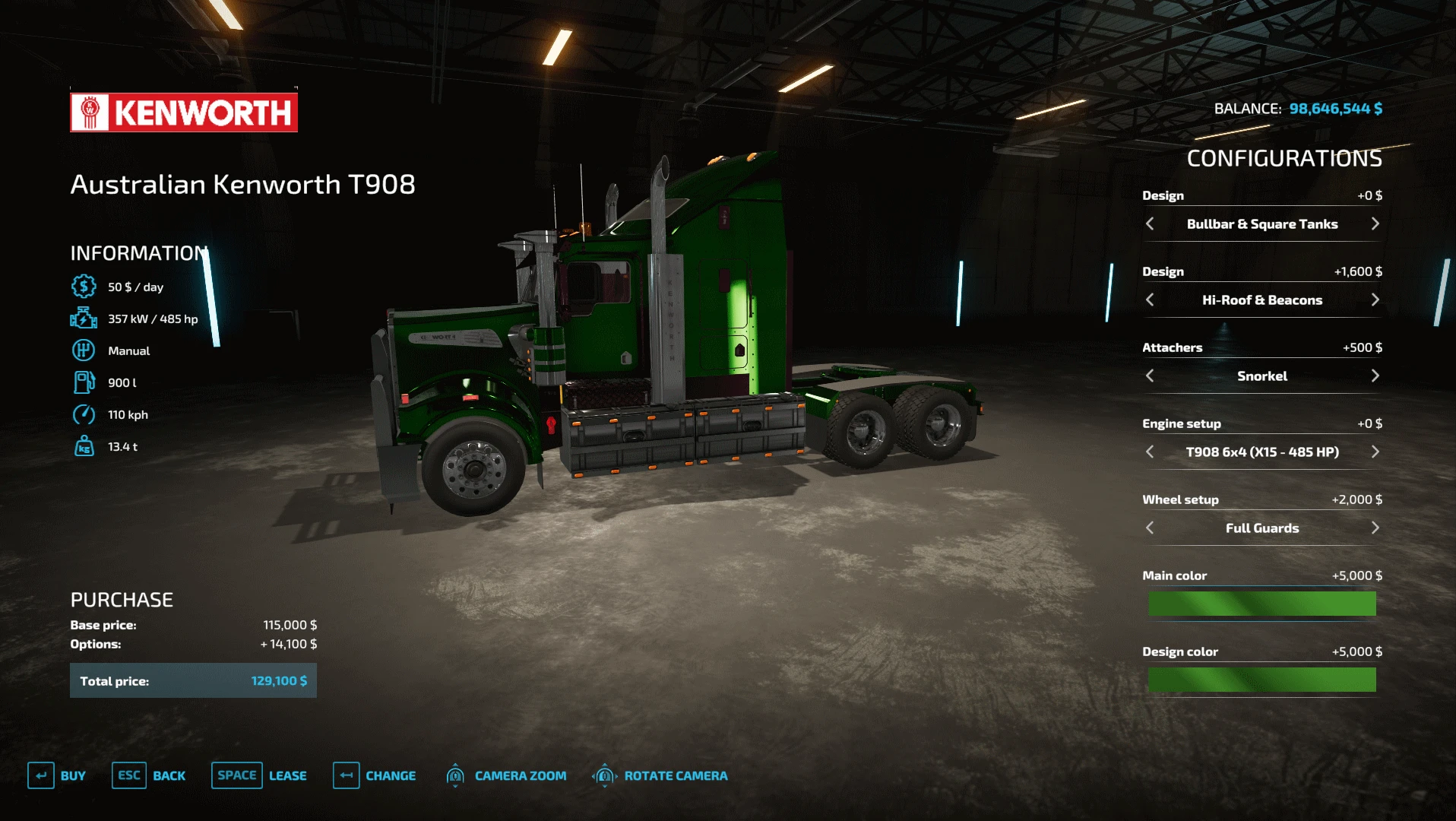Click the engine power icon beside 357 kW
The width and height of the screenshot is (1456, 821).
coord(84,319)
